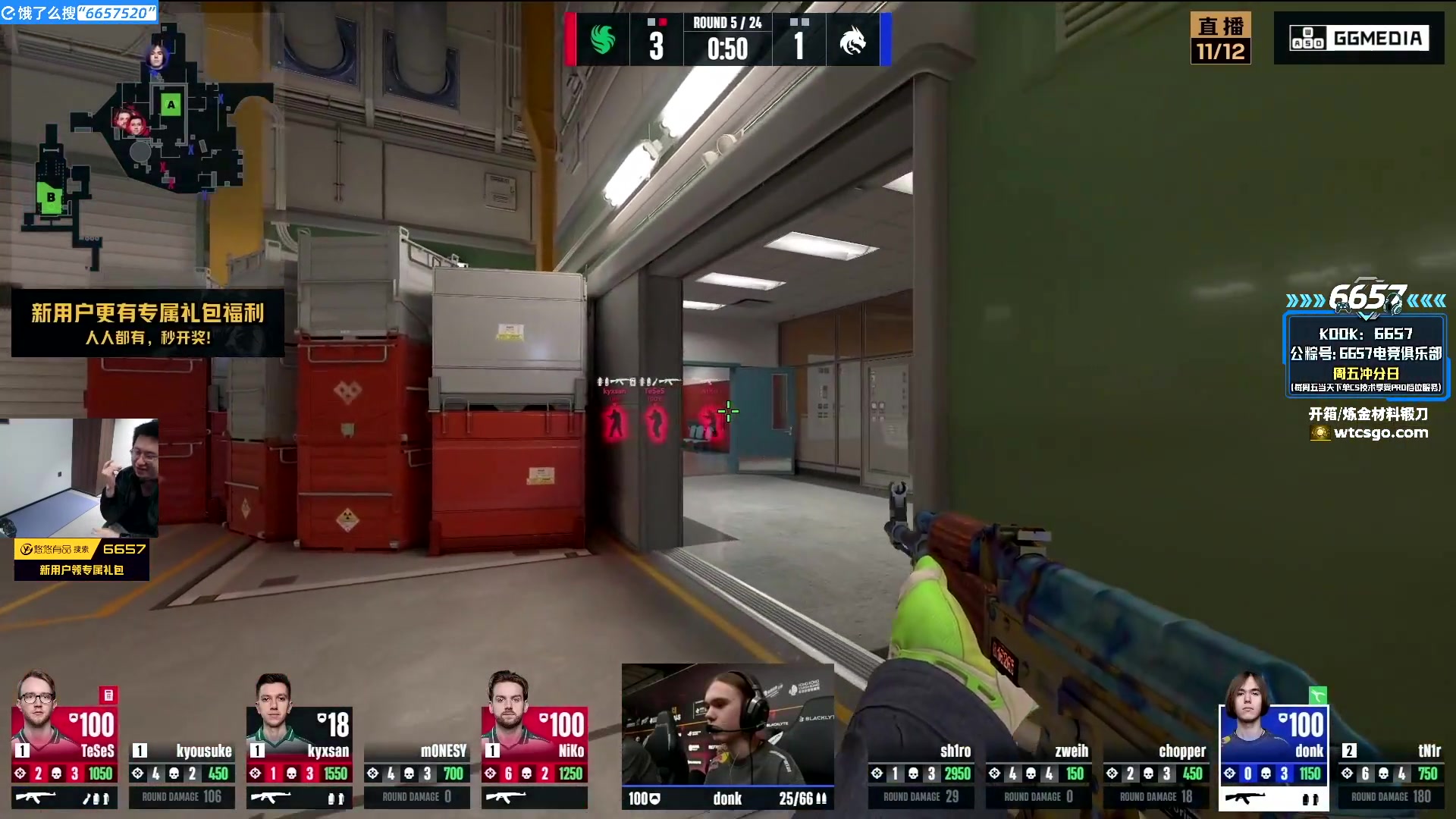The width and height of the screenshot is (1456, 819).
Task: Pick m0NESY's player panel
Action: coord(416,773)
